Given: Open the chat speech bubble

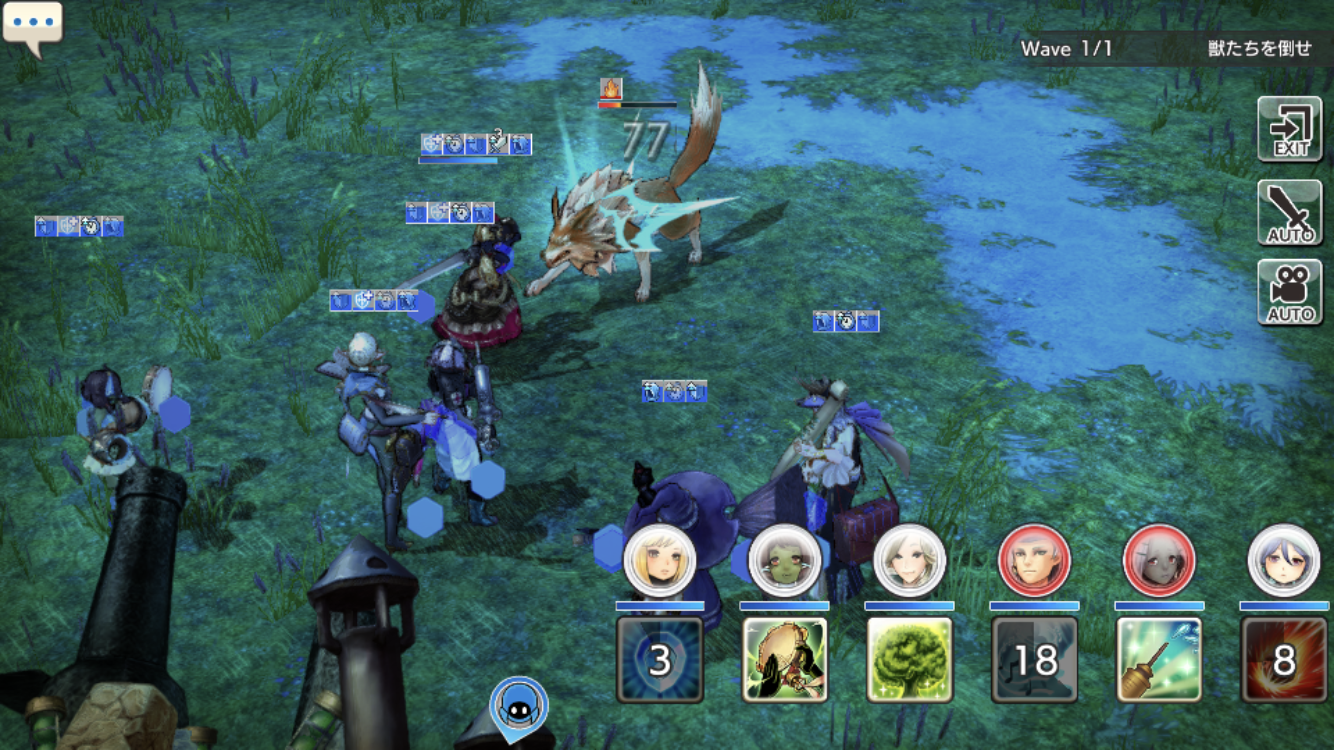Looking at the screenshot, I should 32,27.
